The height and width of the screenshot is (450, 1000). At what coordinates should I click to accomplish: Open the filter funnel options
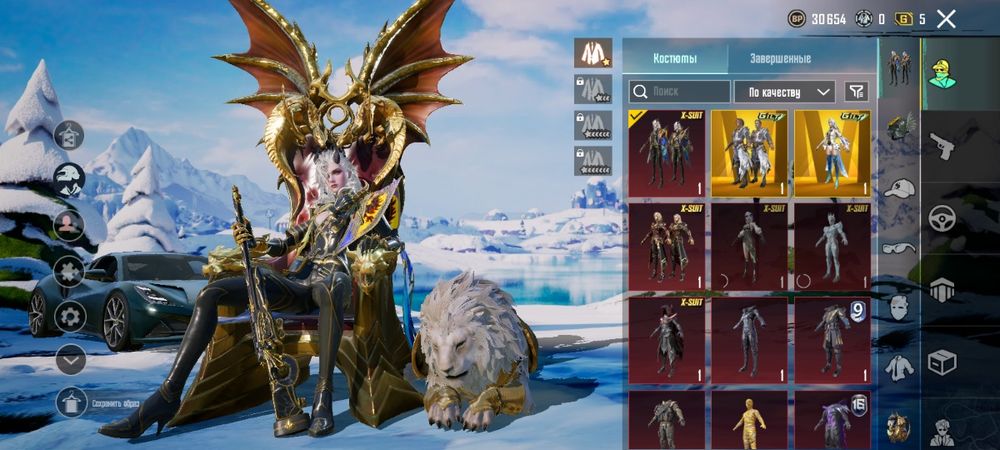pos(856,91)
